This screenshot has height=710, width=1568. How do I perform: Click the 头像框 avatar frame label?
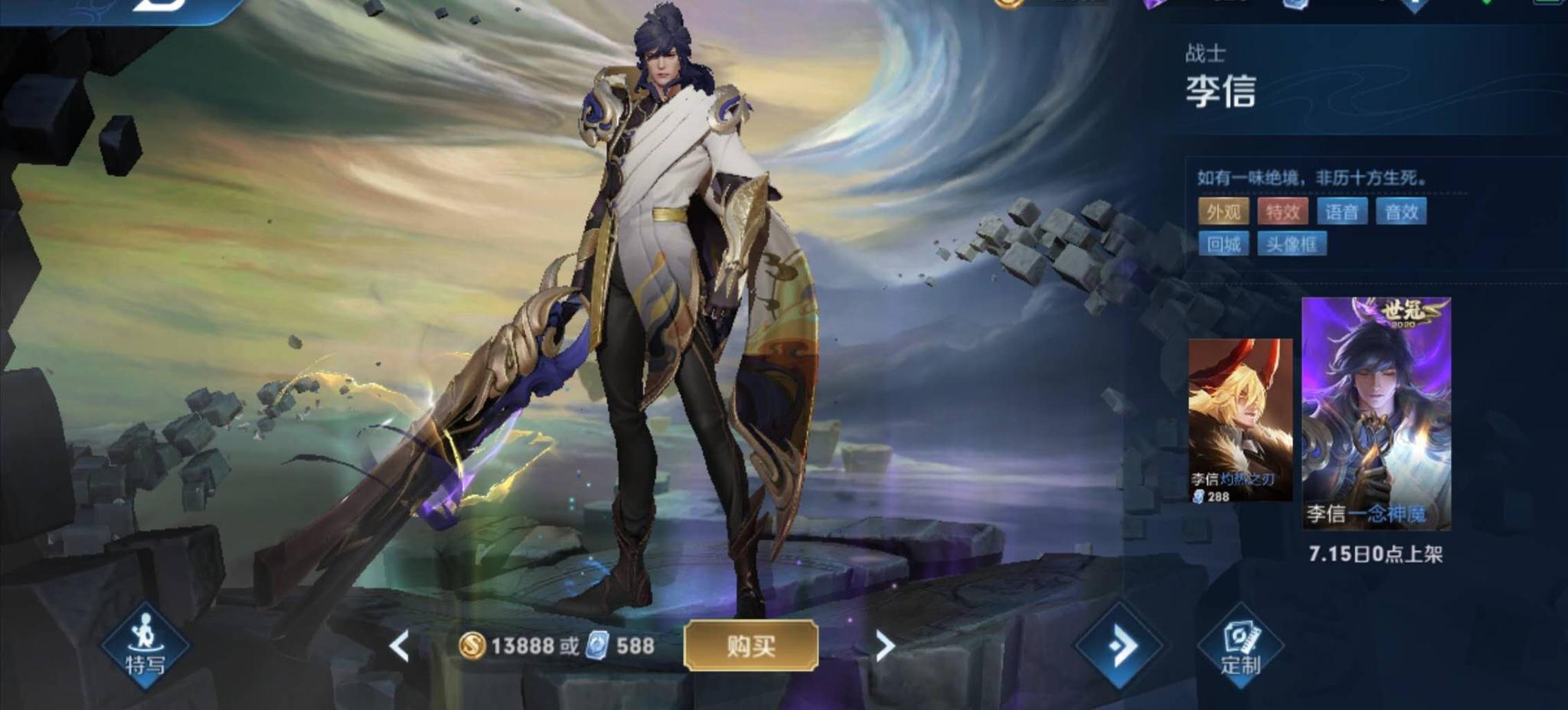tap(1292, 245)
